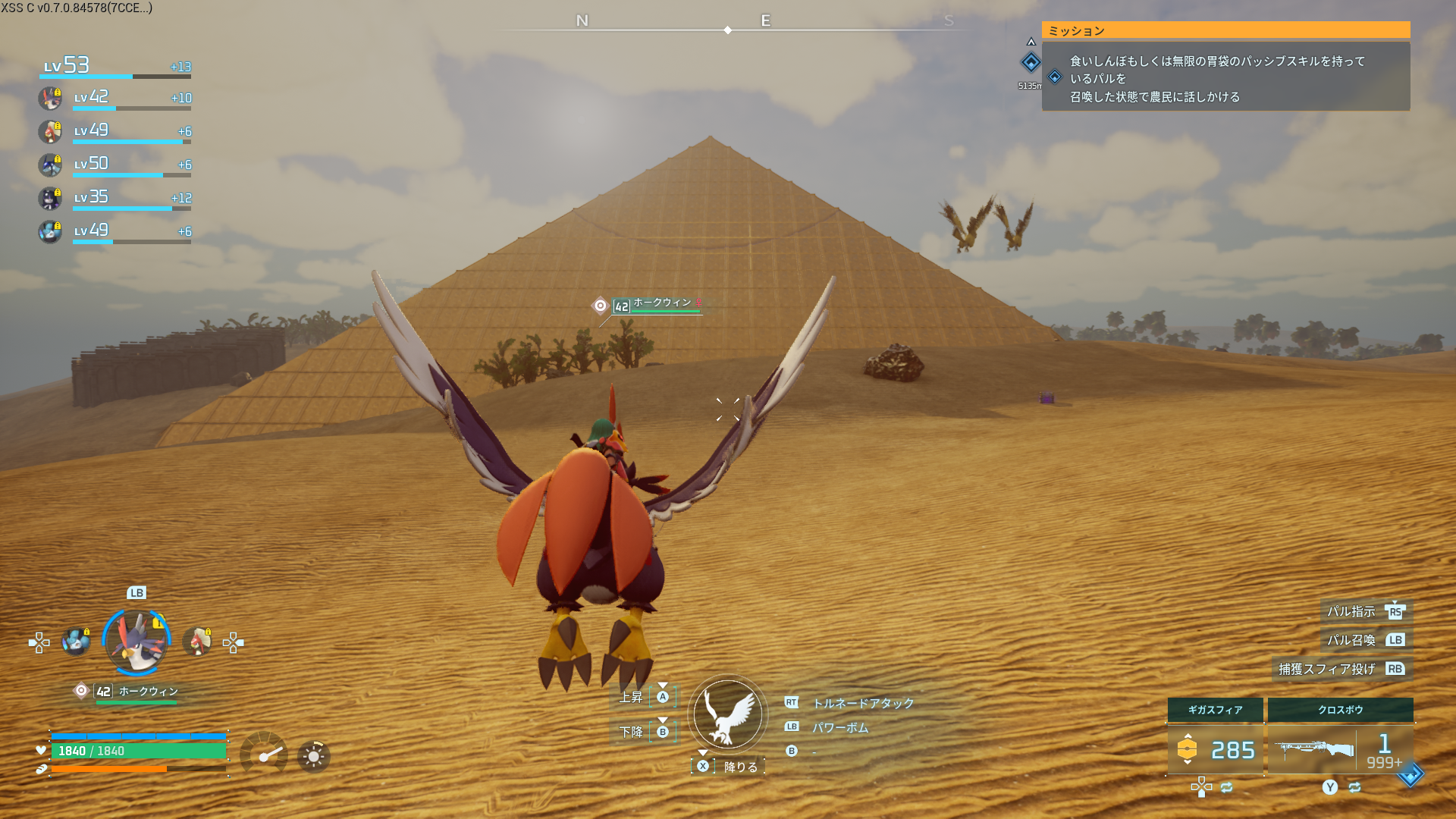Click the compass bar heading marker
The width and height of the screenshot is (1456, 819).
(728, 30)
